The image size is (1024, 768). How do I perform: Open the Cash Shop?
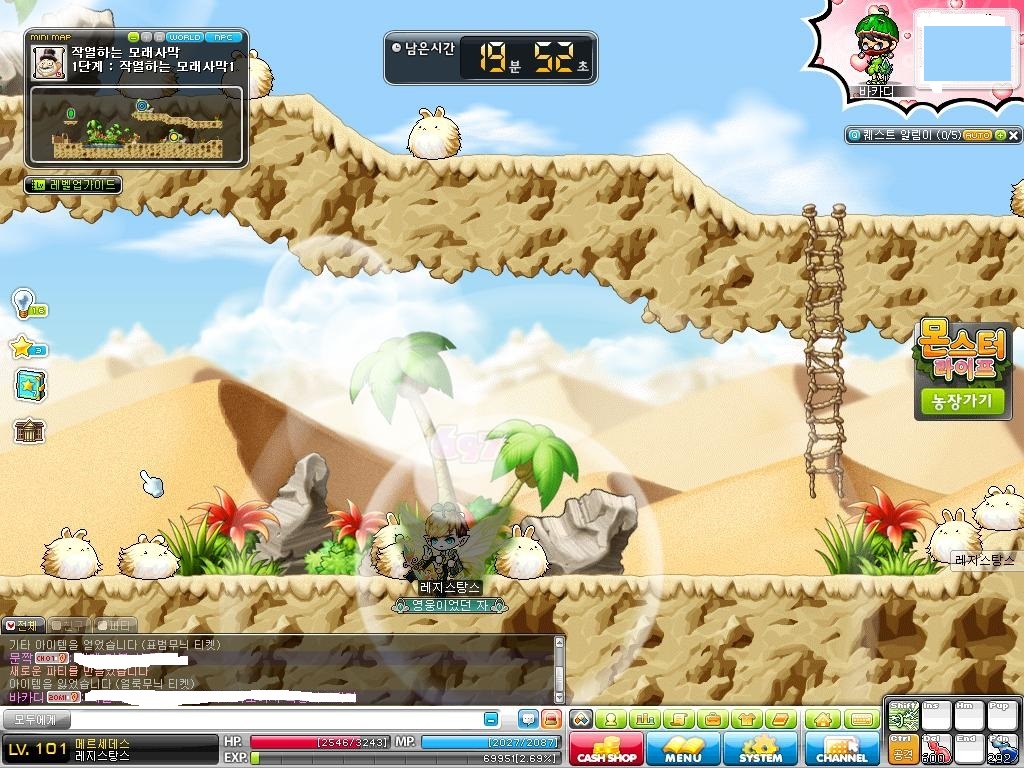click(x=606, y=749)
